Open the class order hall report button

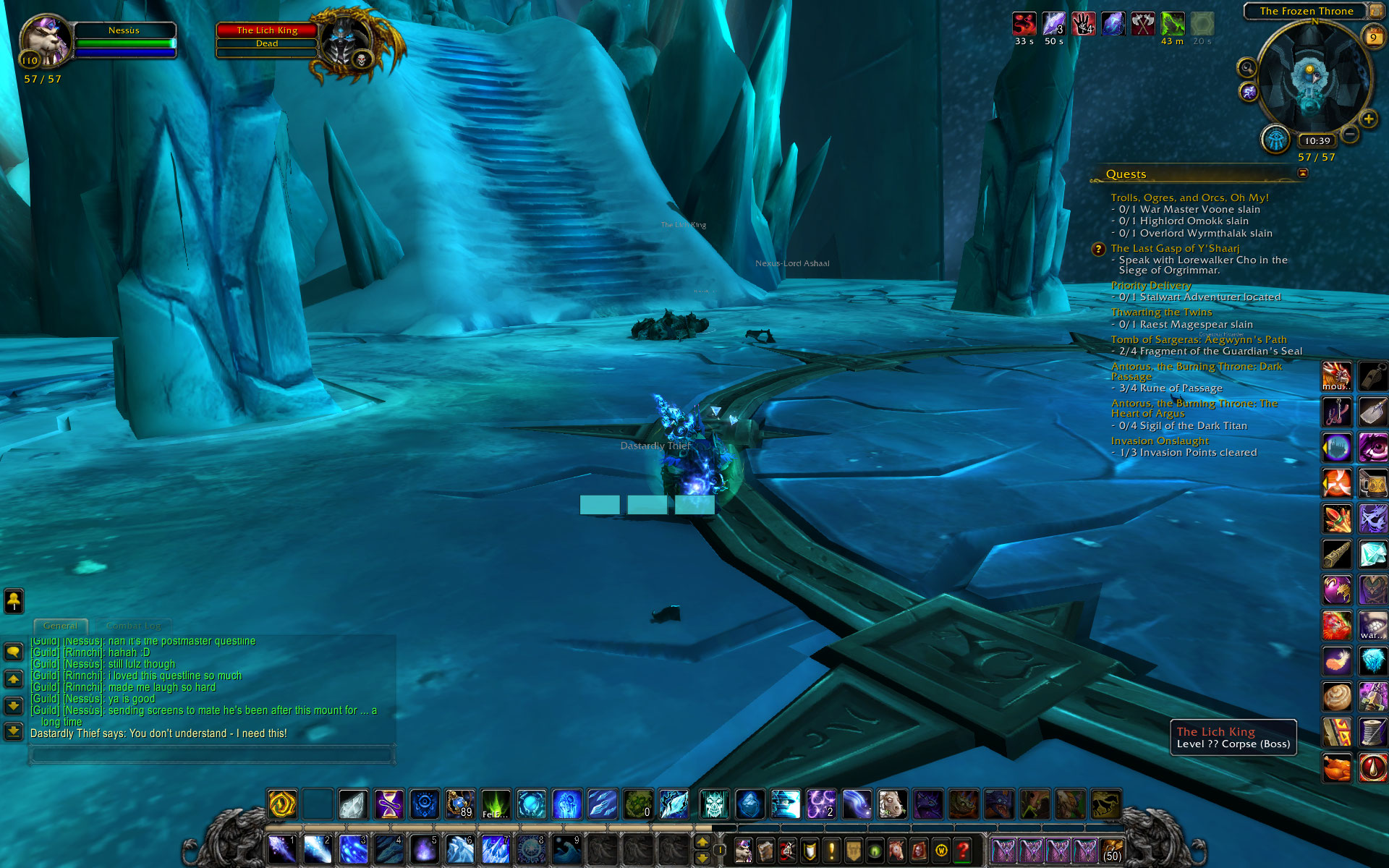click(x=1275, y=139)
